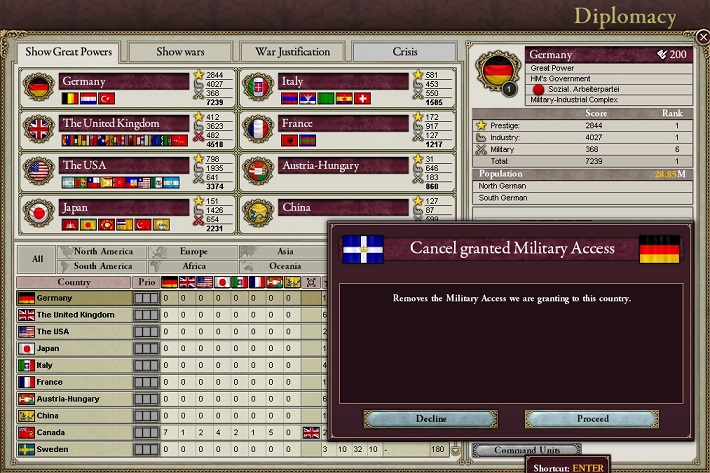The height and width of the screenshot is (473, 710).
Task: Filter country list by Africa
Action: click(x=194, y=266)
